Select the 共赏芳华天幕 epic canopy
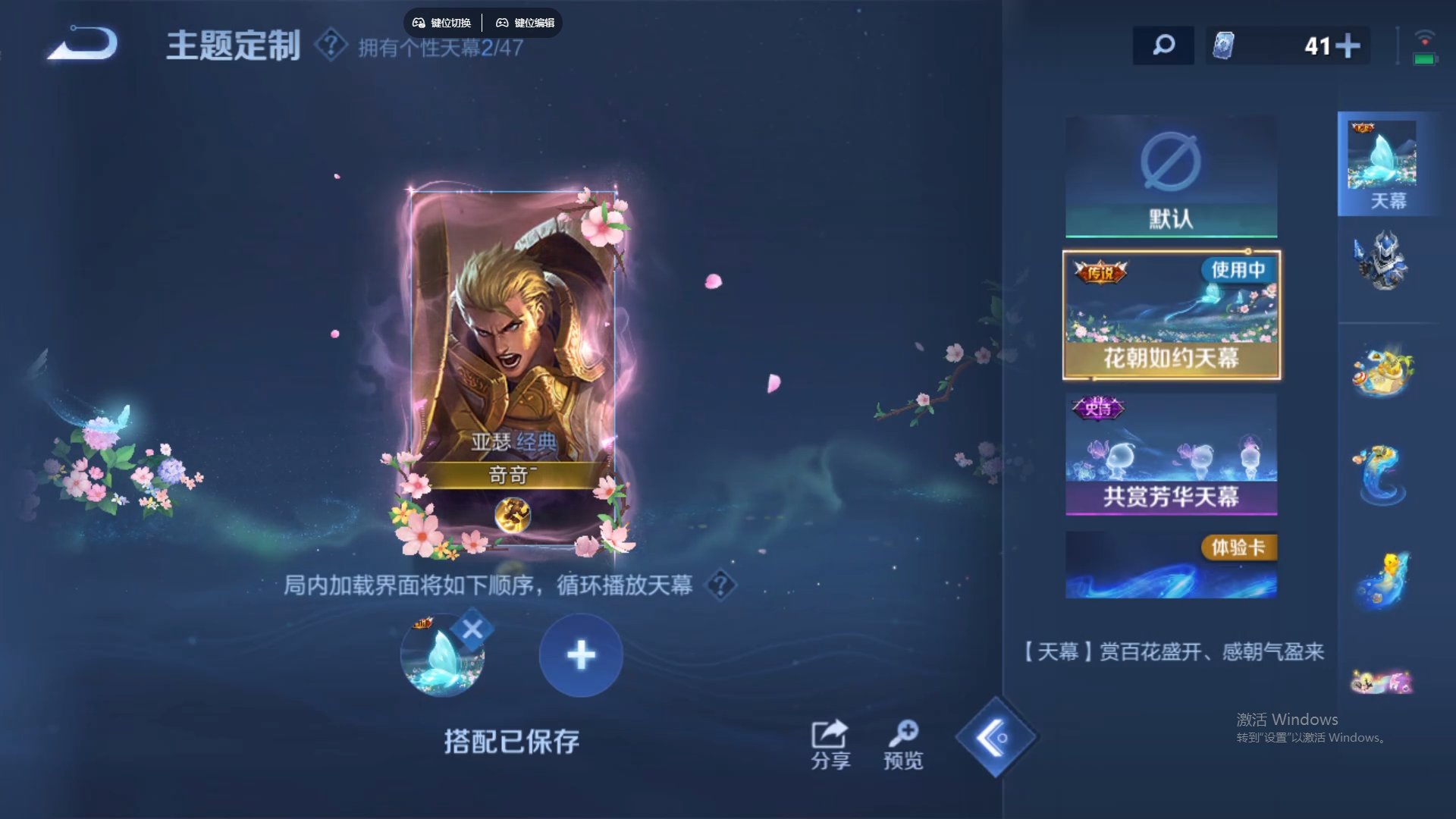Screen dimensions: 1456x819 [1170, 455]
